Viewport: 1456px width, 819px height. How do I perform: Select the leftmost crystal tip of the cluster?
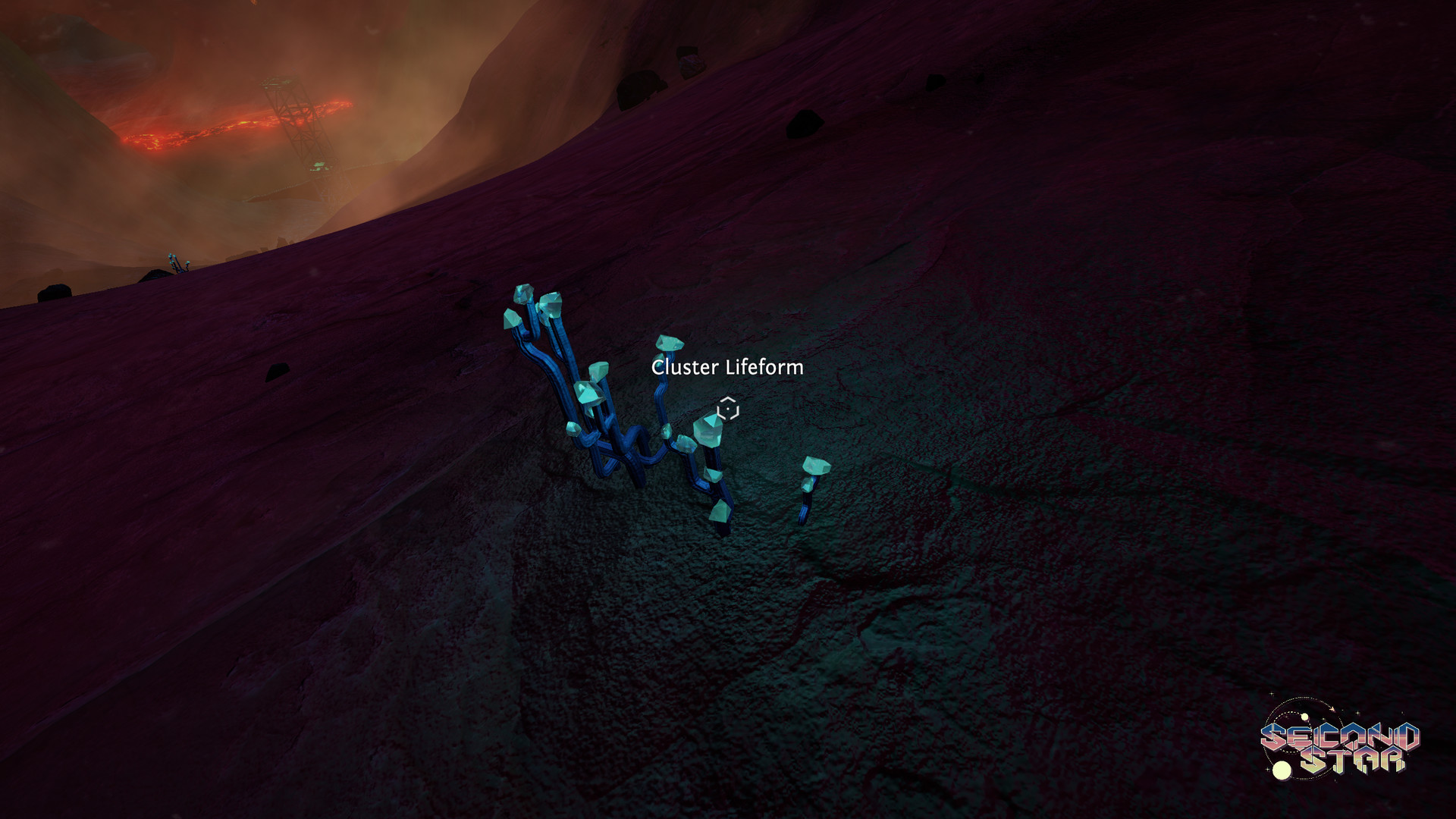(x=510, y=318)
